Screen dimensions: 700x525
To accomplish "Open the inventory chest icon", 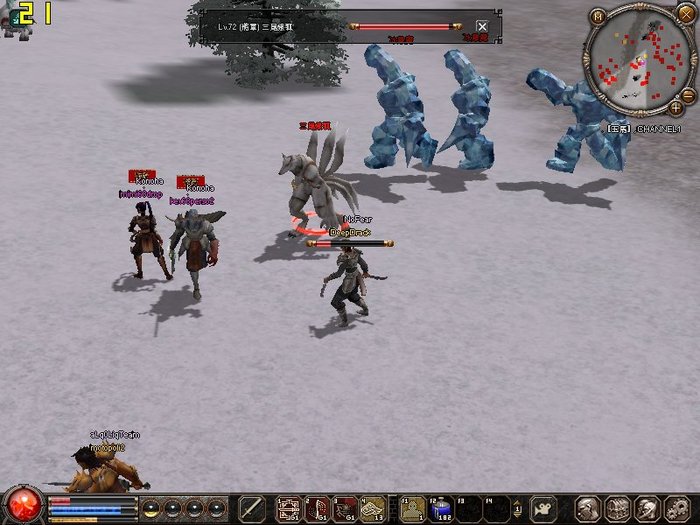I will 618,507.
